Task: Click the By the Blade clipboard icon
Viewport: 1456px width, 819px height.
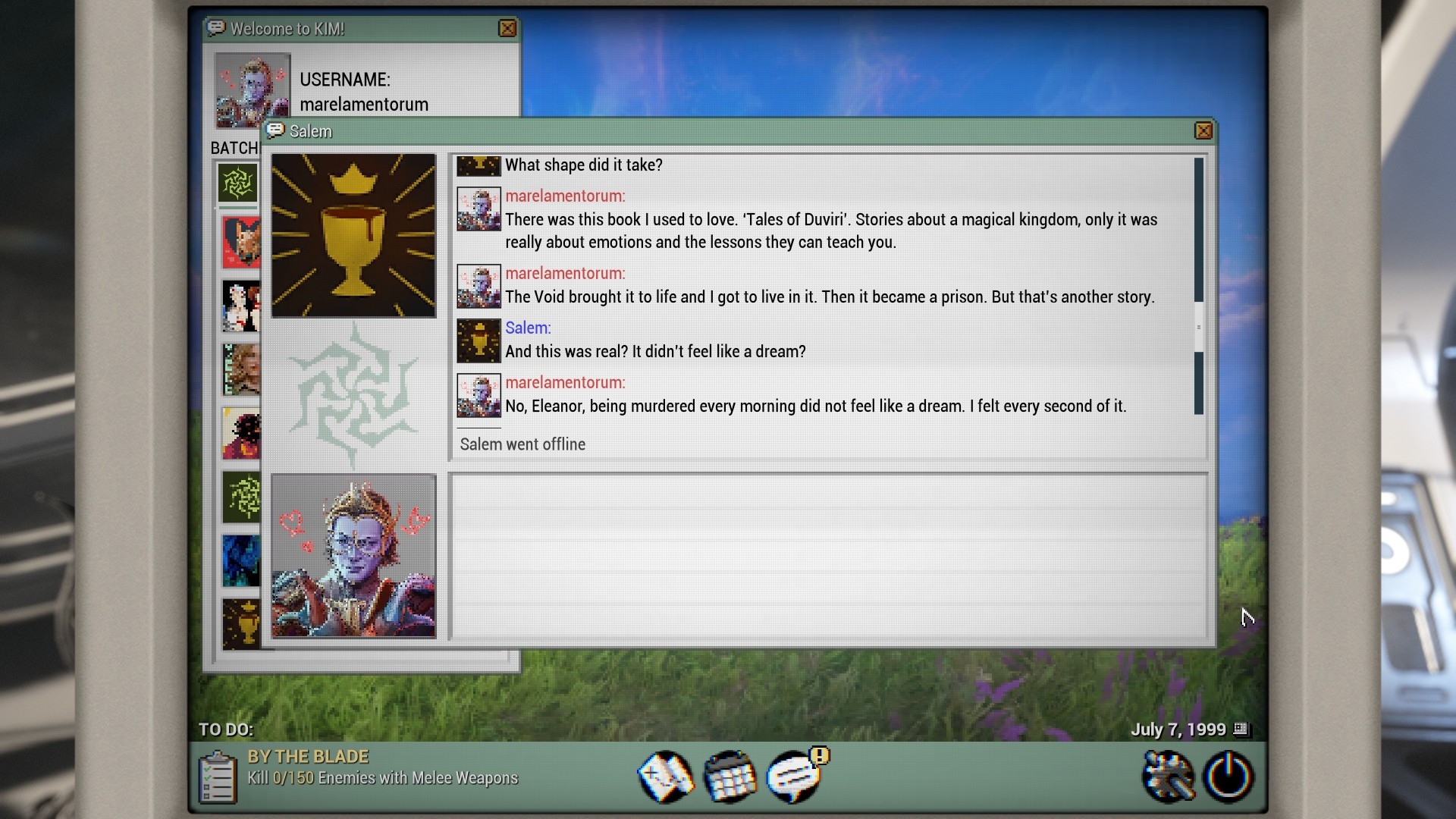Action: point(217,777)
